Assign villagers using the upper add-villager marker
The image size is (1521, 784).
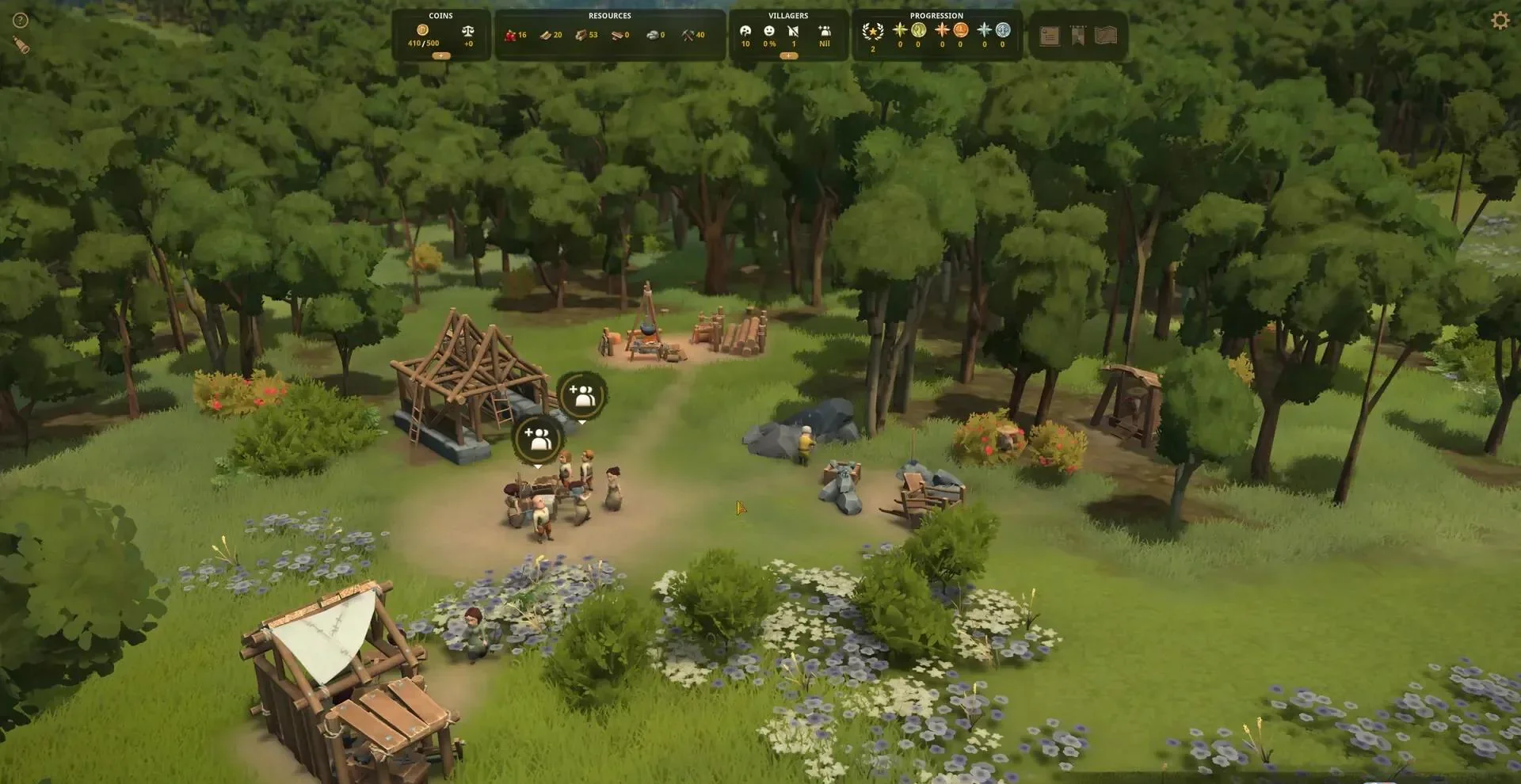[582, 395]
